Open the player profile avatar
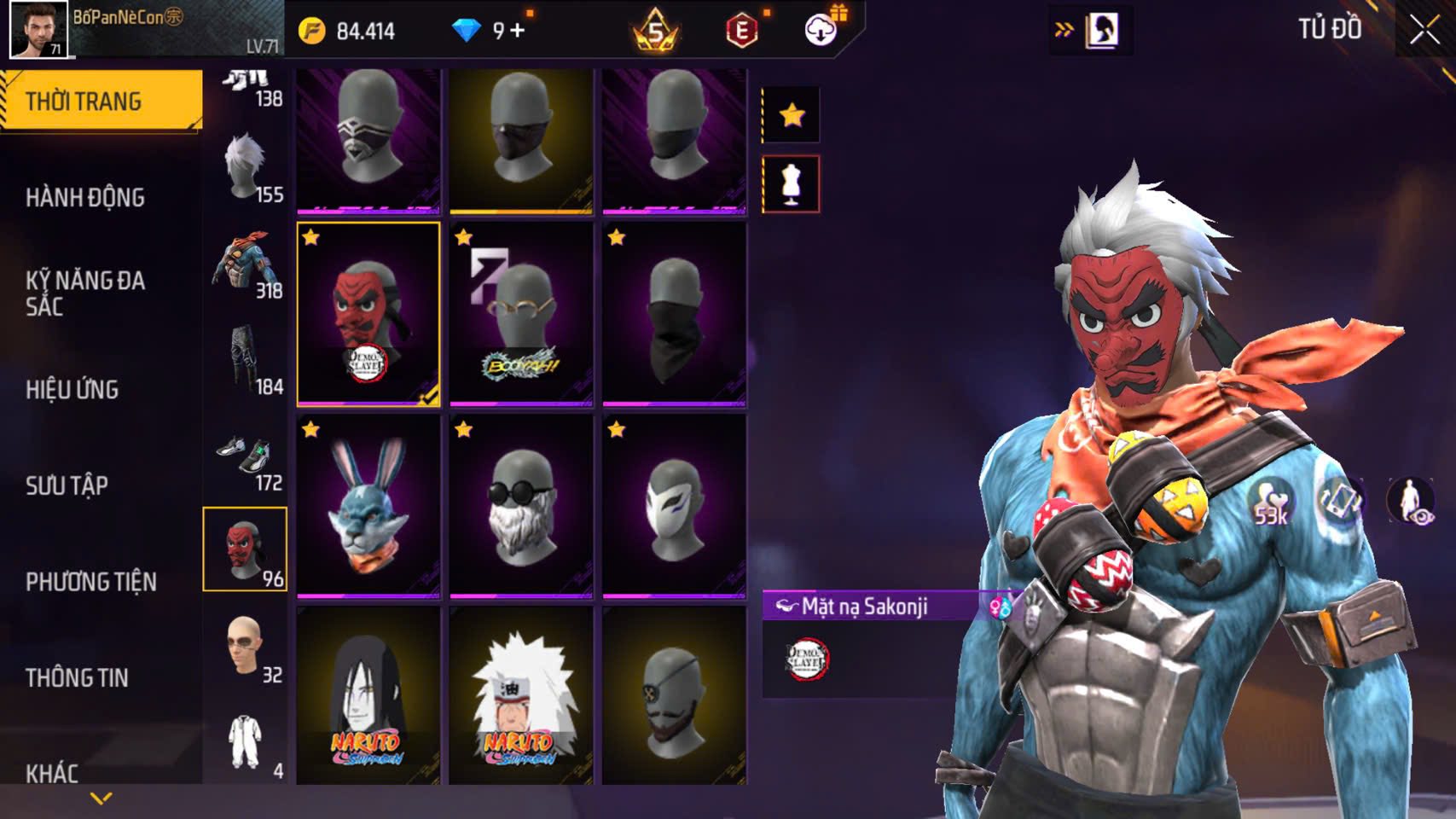This screenshot has width=1456, height=819. pyautogui.click(x=38, y=29)
